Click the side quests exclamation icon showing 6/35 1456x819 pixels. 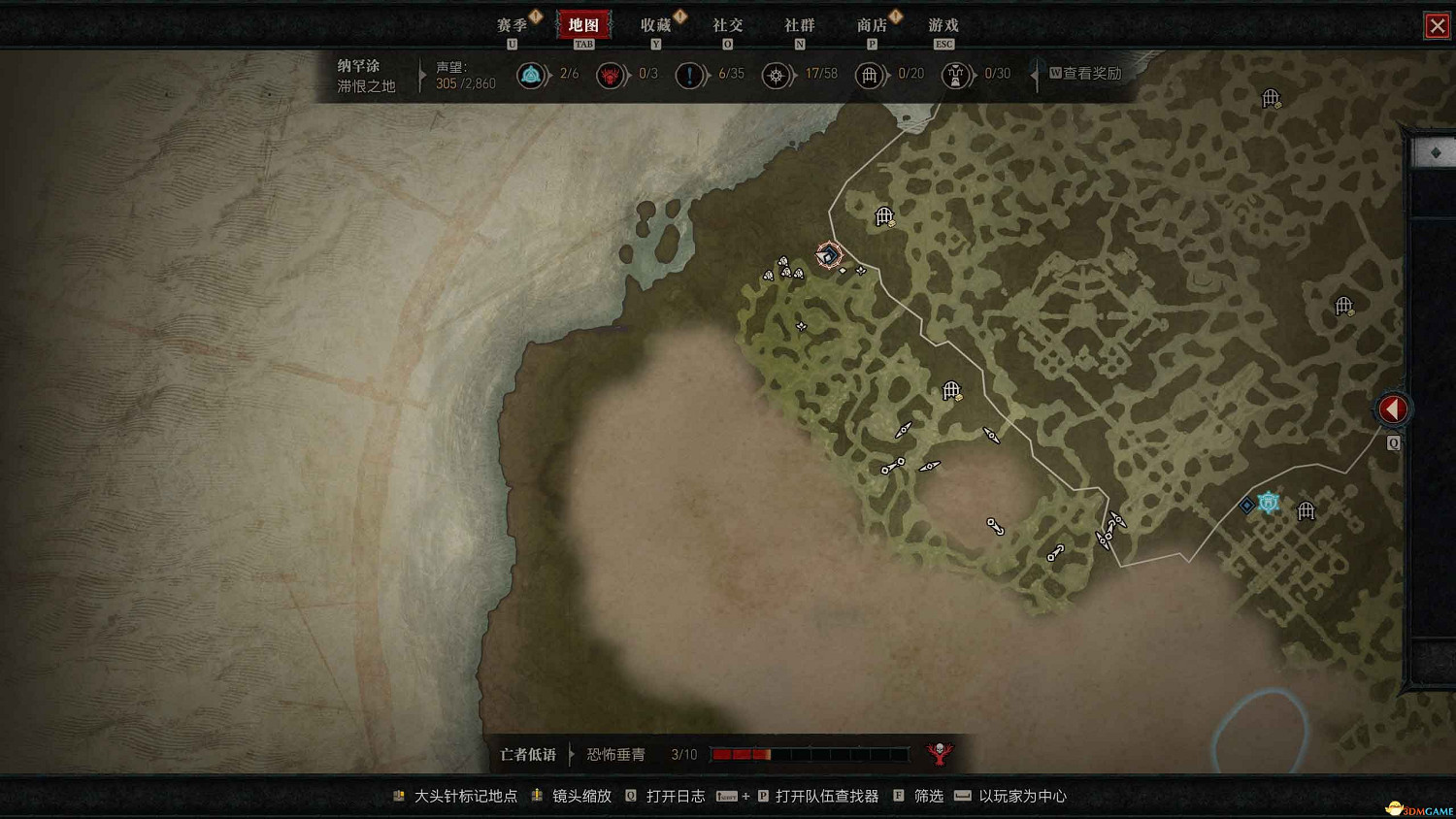[x=690, y=75]
